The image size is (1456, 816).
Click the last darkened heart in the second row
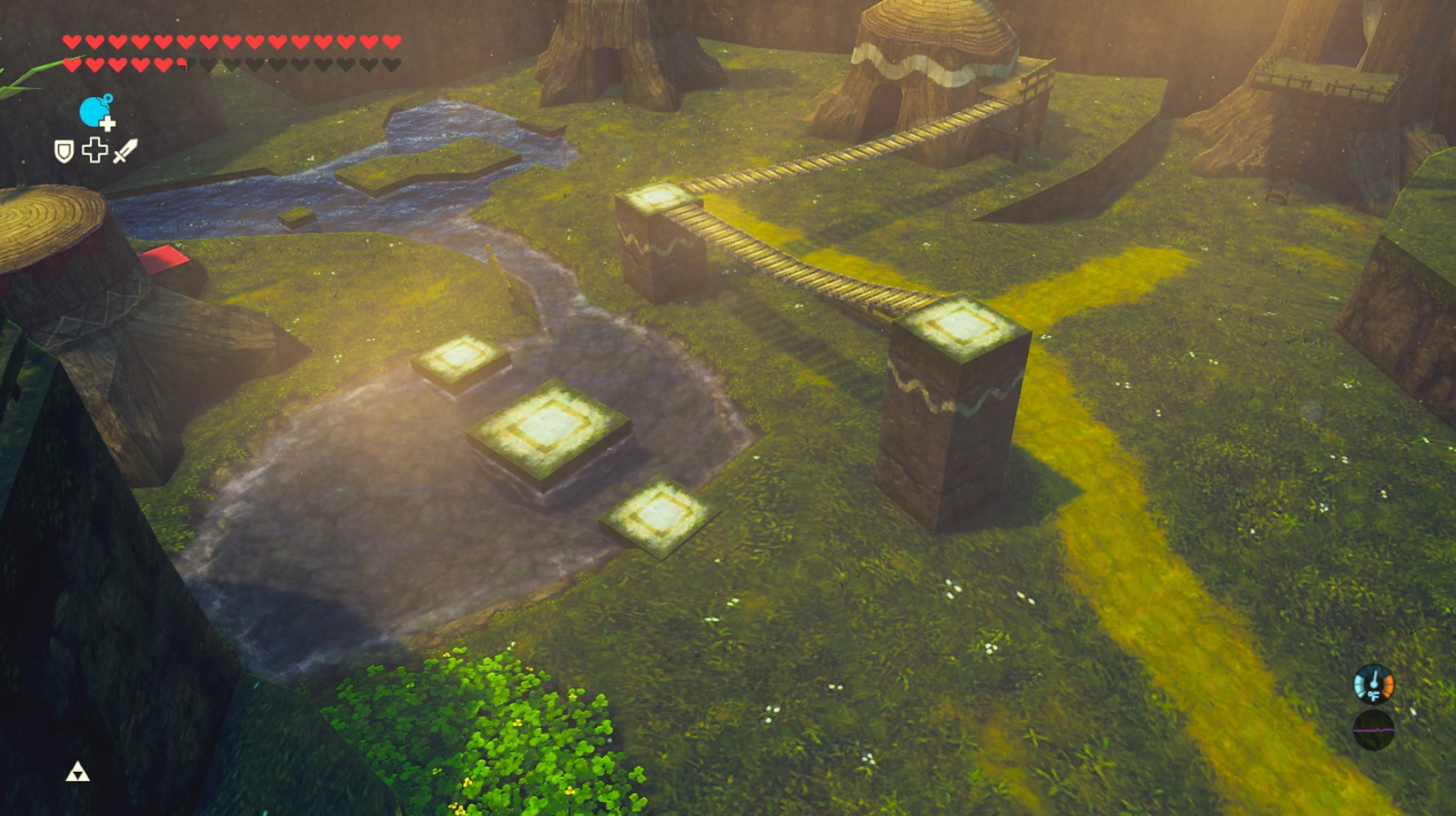click(x=390, y=65)
